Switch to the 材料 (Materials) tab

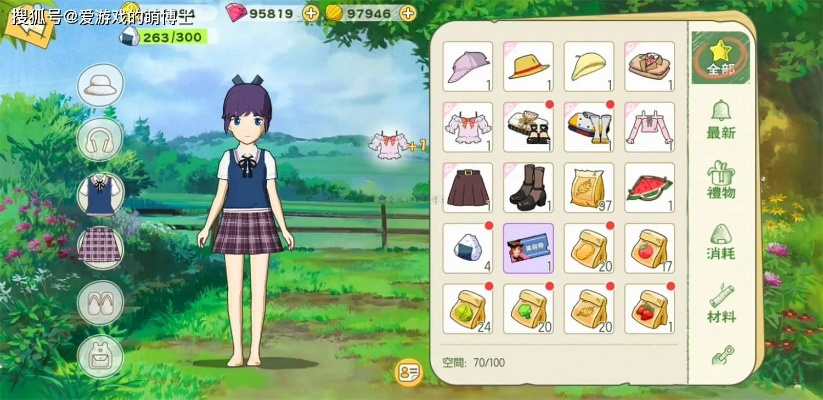(721, 303)
